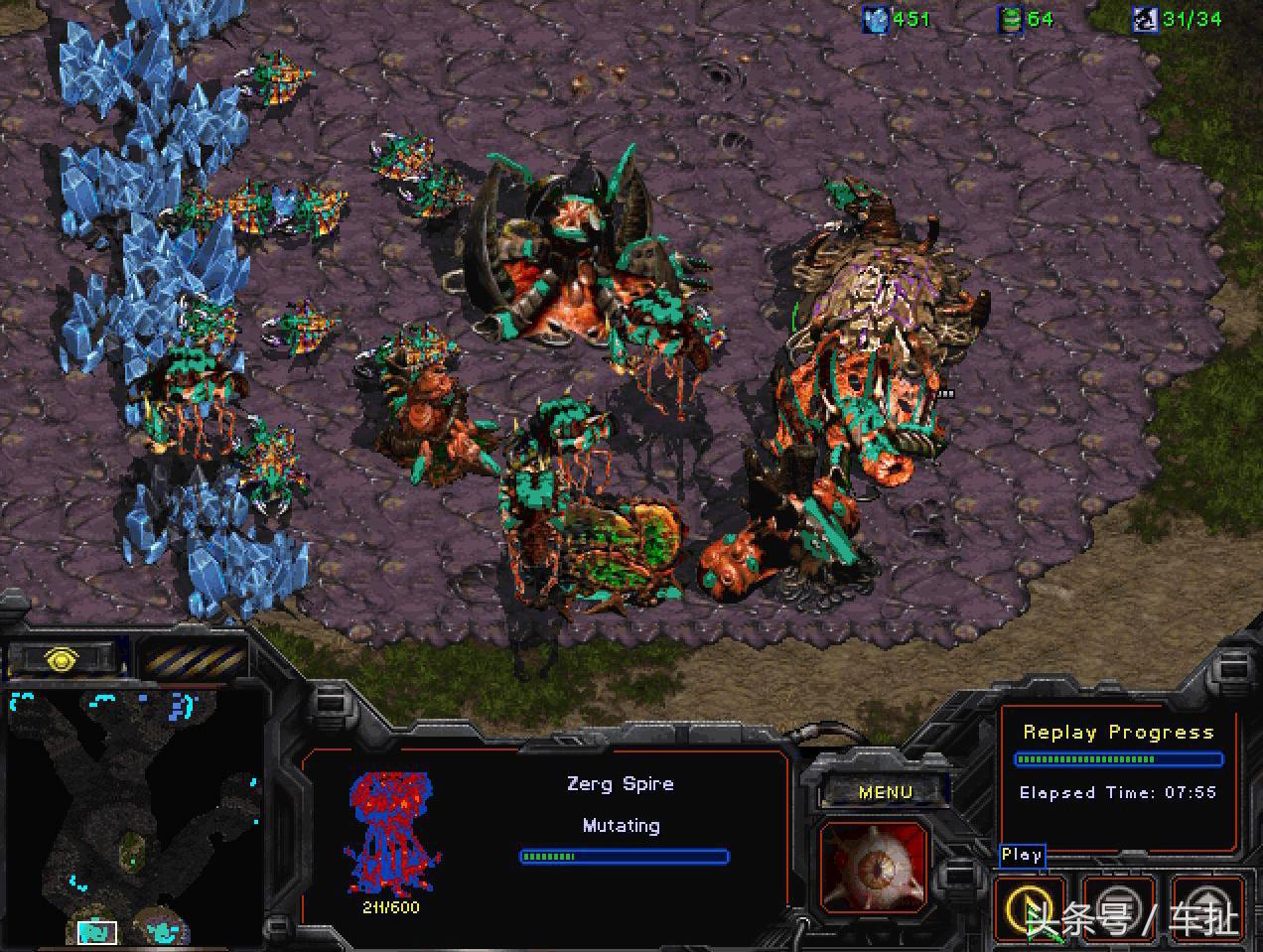Click the replay button with the up arrow

(x=1206, y=907)
